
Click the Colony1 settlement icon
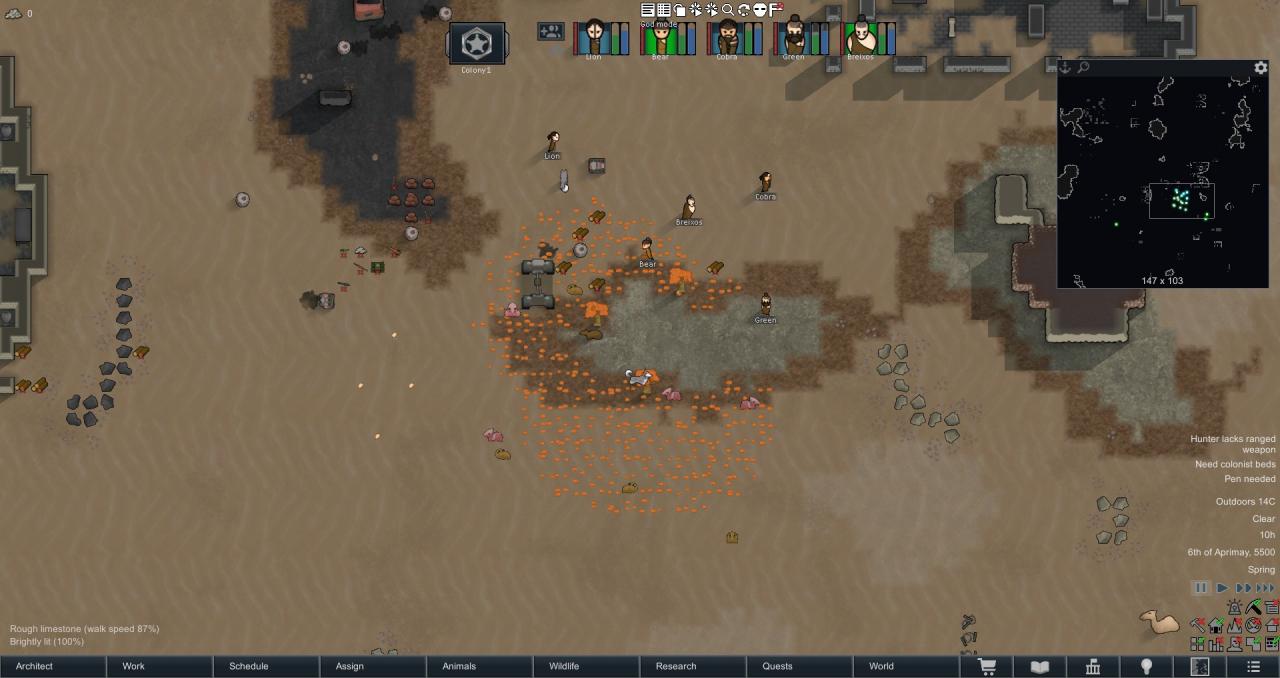[476, 44]
